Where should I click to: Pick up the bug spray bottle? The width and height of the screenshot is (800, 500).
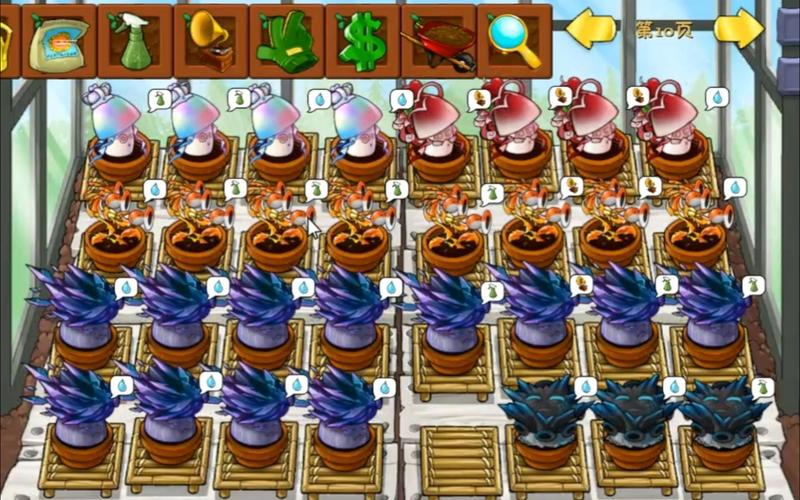135,41
